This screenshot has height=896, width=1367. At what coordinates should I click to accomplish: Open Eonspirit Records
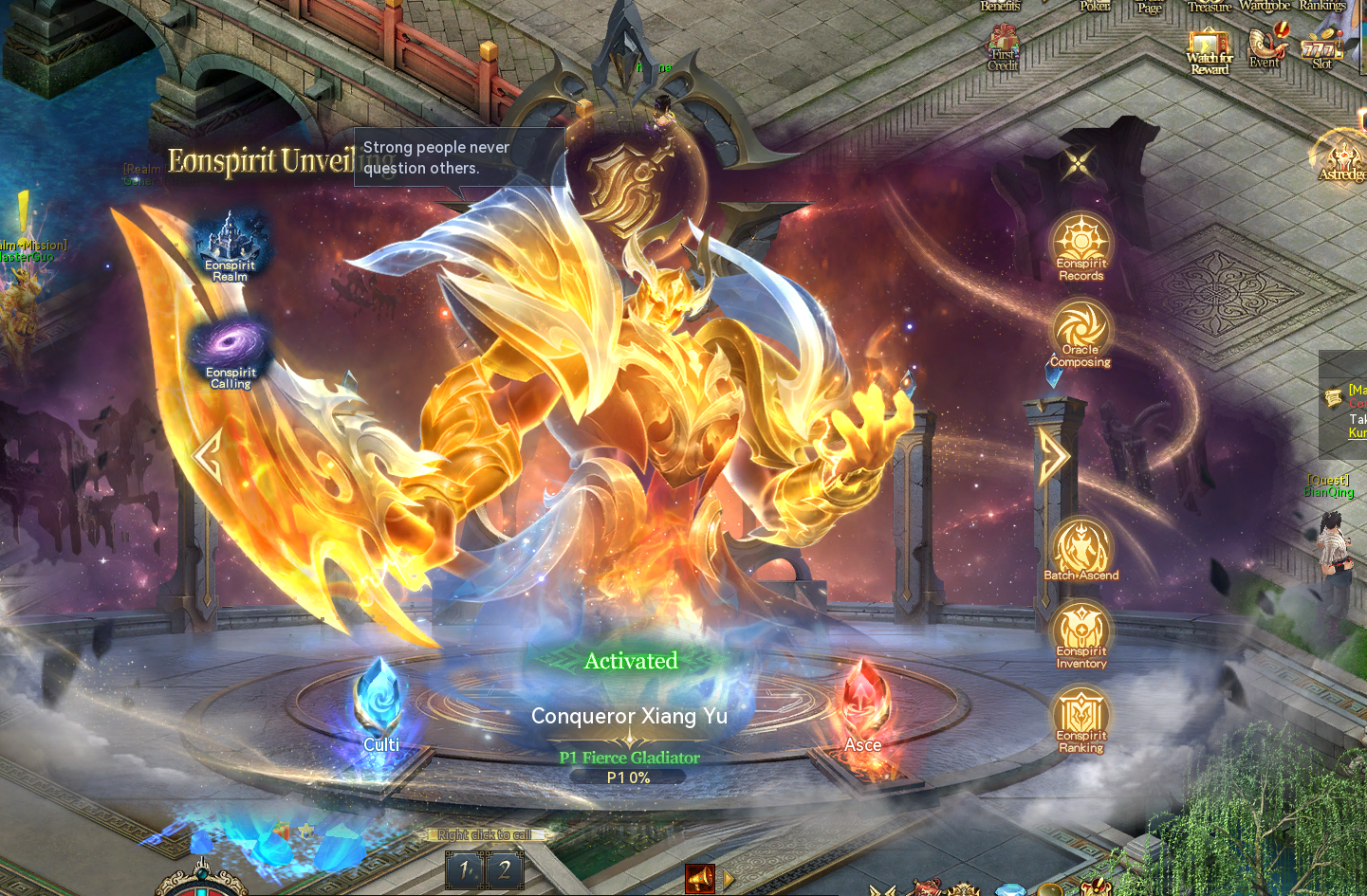[x=1081, y=246]
